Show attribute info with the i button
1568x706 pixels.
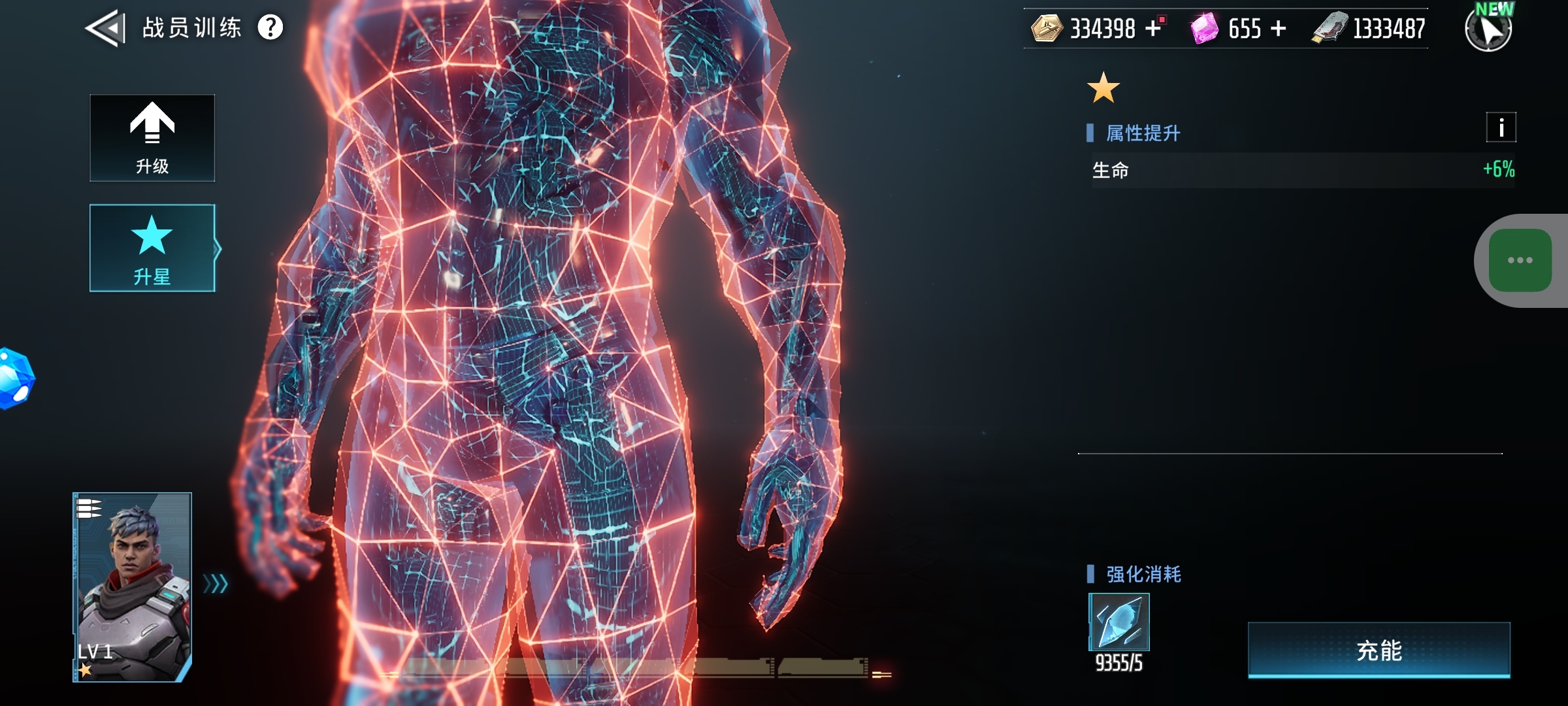(x=1501, y=127)
